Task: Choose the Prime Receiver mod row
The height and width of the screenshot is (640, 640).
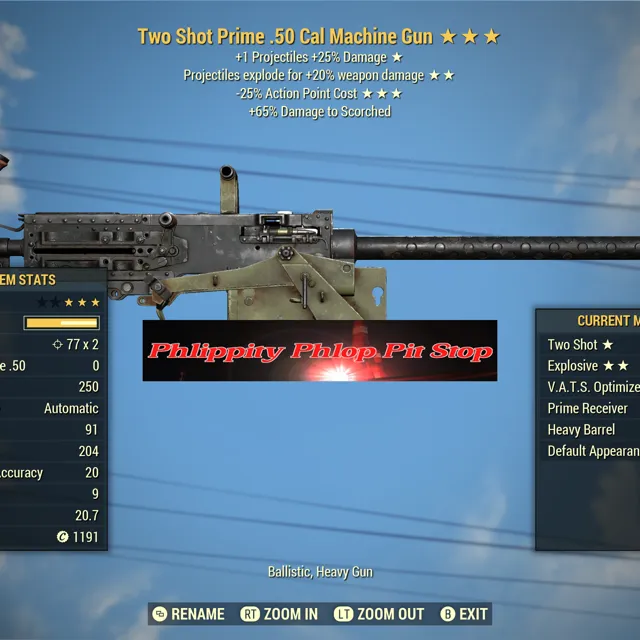Action: coord(588,408)
